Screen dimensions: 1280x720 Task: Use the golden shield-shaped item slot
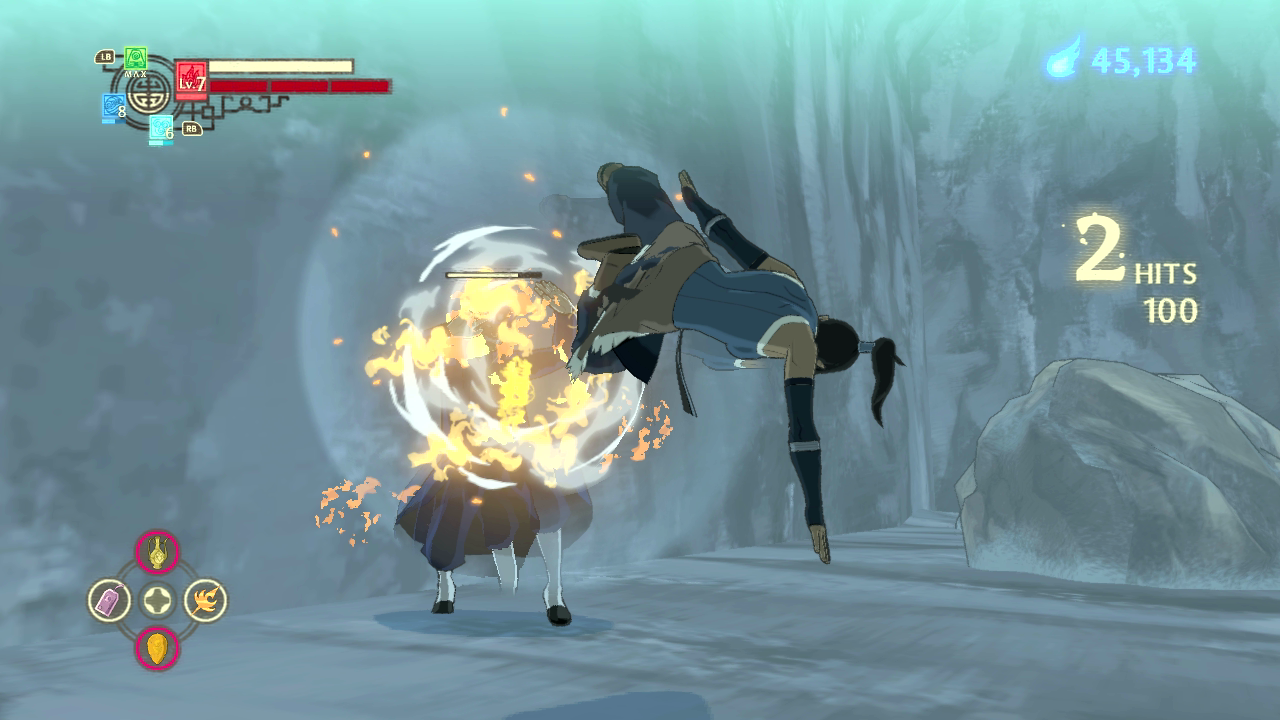pos(157,647)
